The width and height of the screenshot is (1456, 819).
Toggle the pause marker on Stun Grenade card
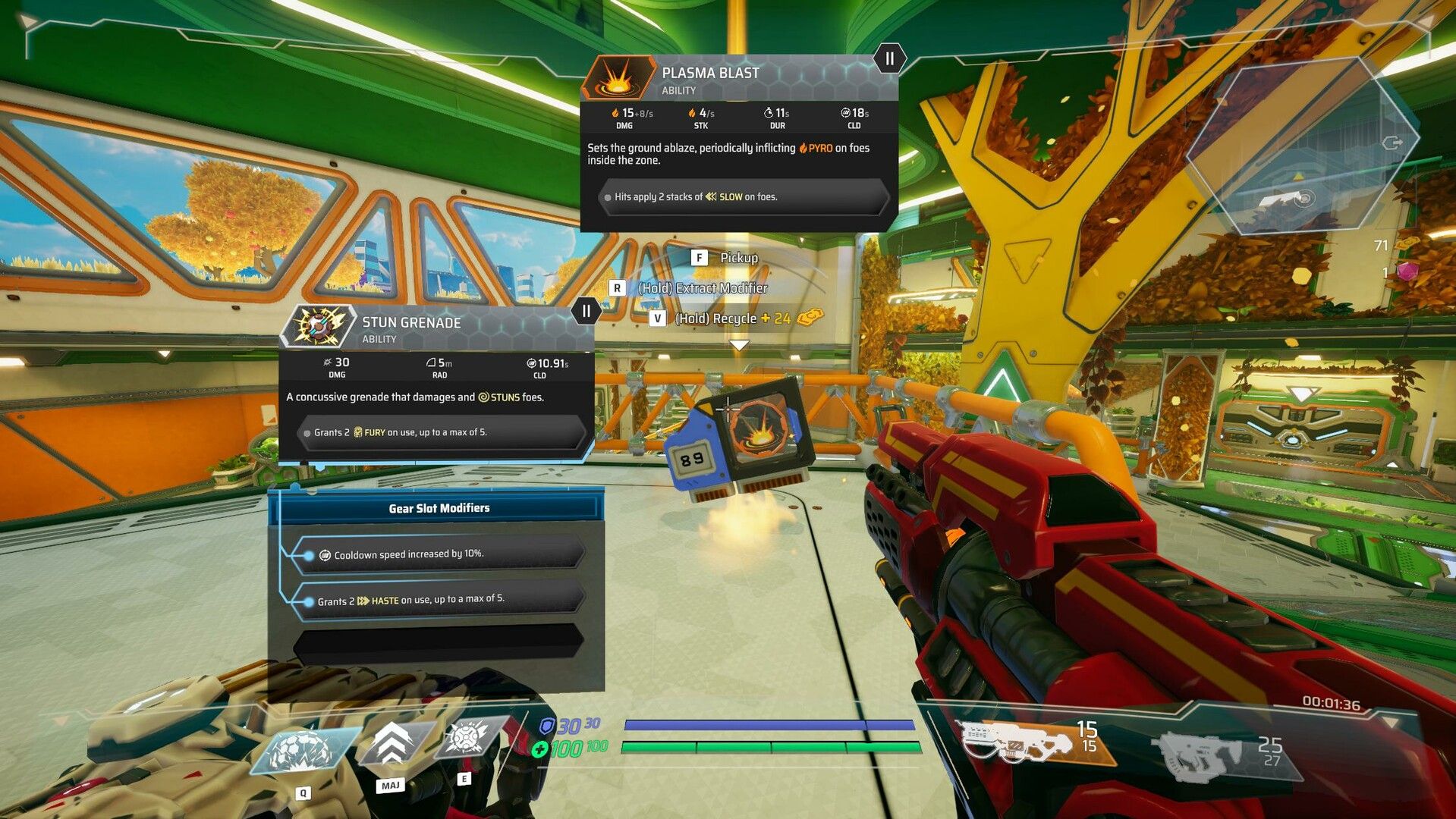(x=586, y=309)
